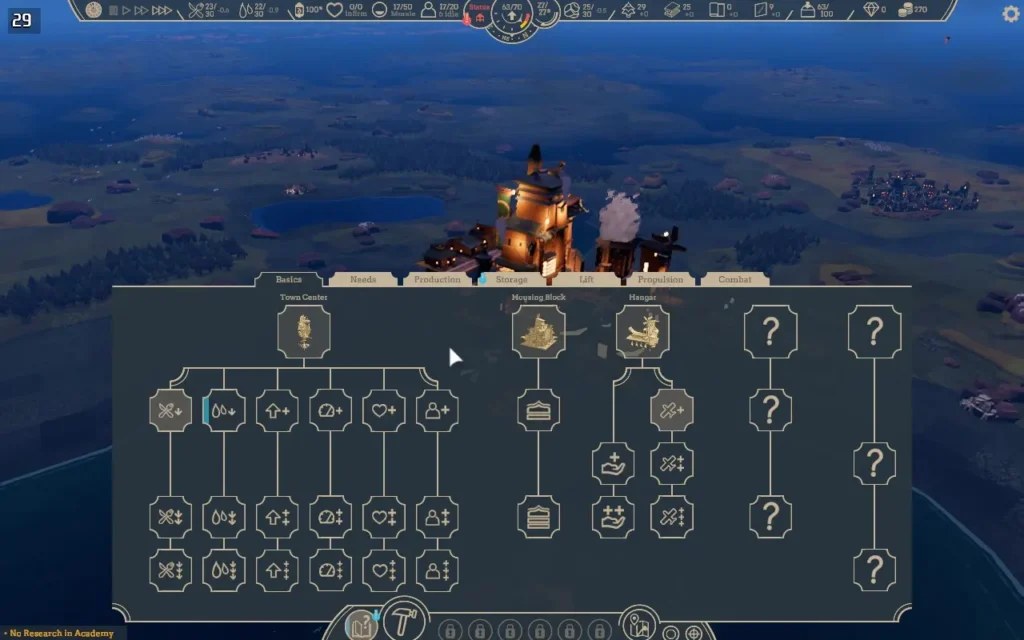Image resolution: width=1024 pixels, height=640 pixels.
Task: Toggle the research book button
Action: [362, 626]
